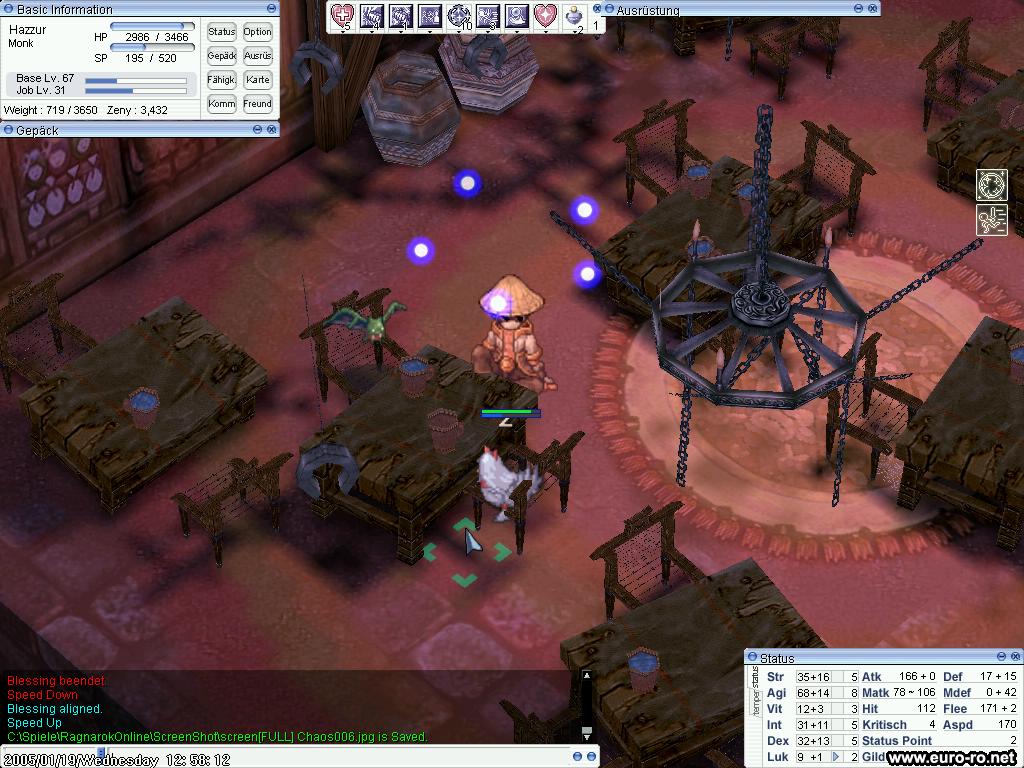Show the Fähigk. skills list
Image resolution: width=1024 pixels, height=768 pixels.
(x=222, y=80)
